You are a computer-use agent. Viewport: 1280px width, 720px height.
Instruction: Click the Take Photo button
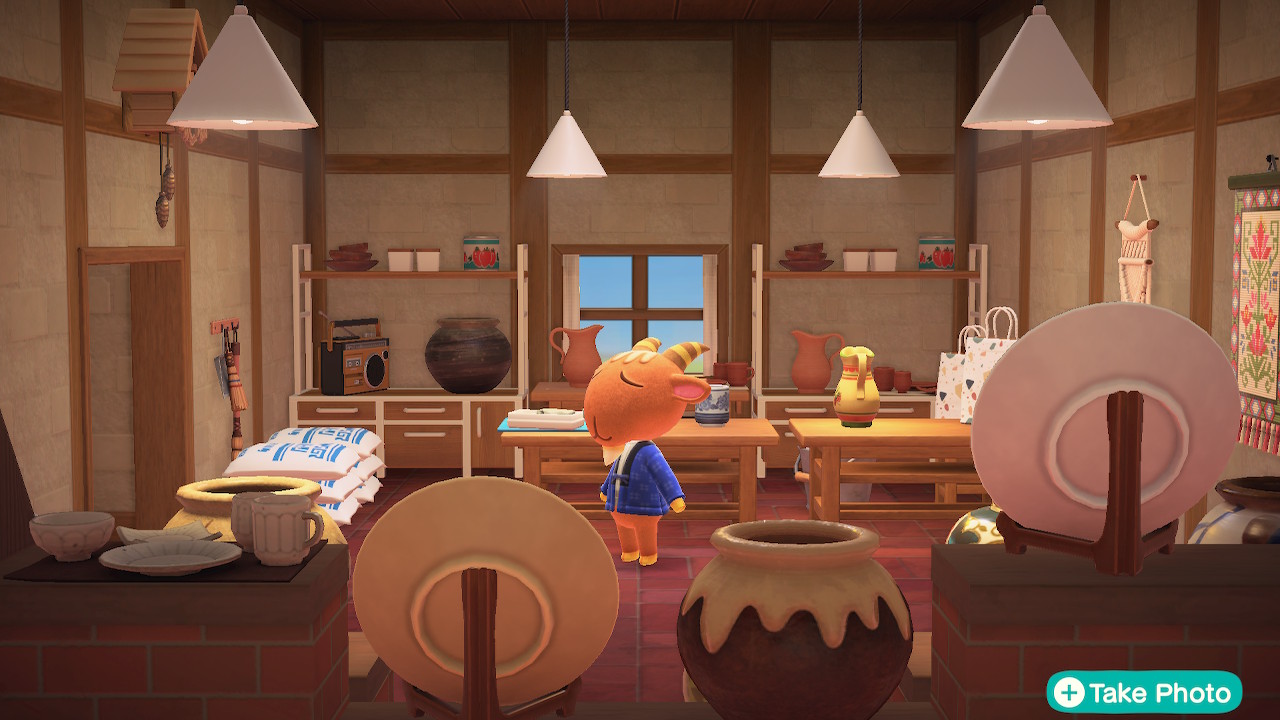1144,692
